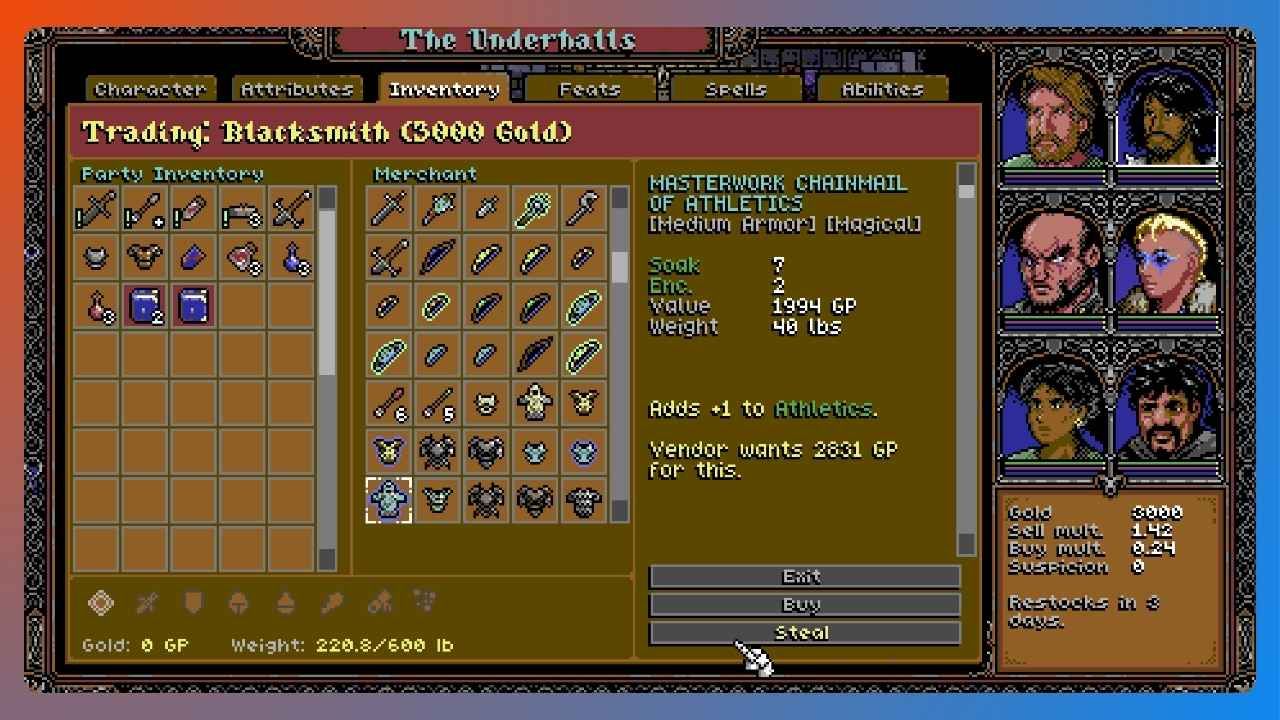Show the Feats tab
Viewport: 1280px width, 720px height.
589,89
